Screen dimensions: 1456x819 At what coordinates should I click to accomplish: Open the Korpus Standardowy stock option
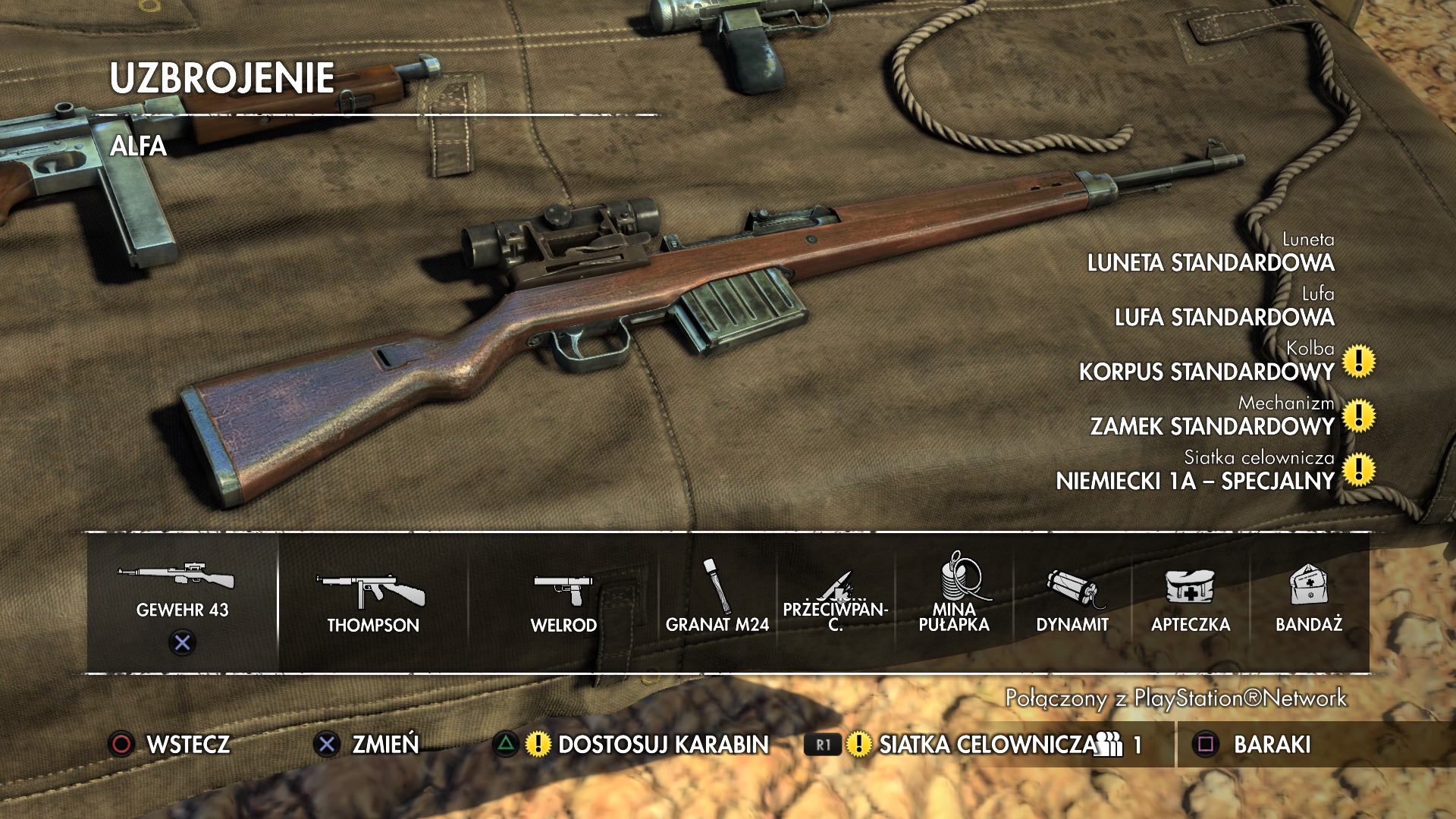click(1206, 372)
